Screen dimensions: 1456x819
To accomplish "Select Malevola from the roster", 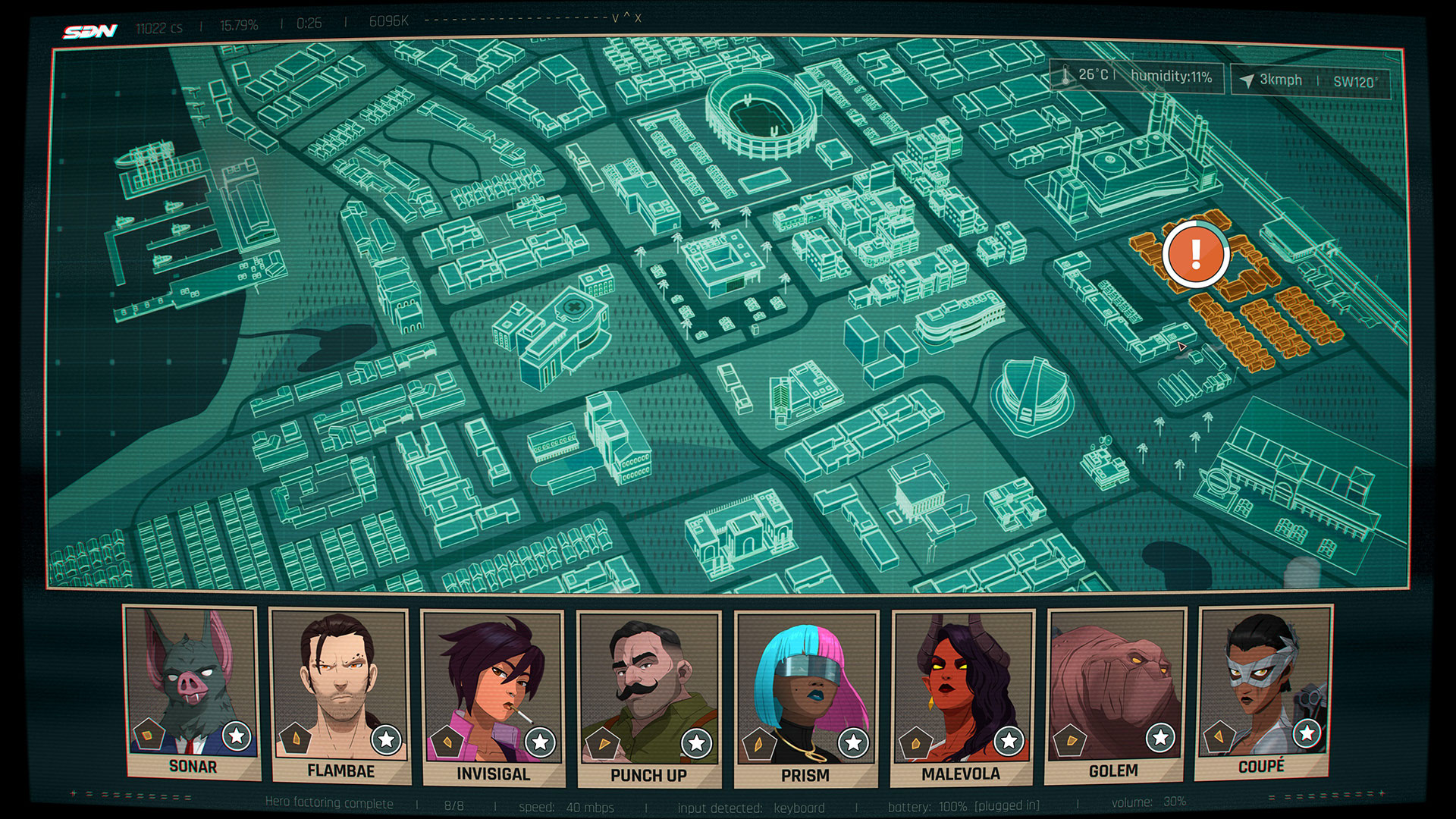I will coord(962,698).
